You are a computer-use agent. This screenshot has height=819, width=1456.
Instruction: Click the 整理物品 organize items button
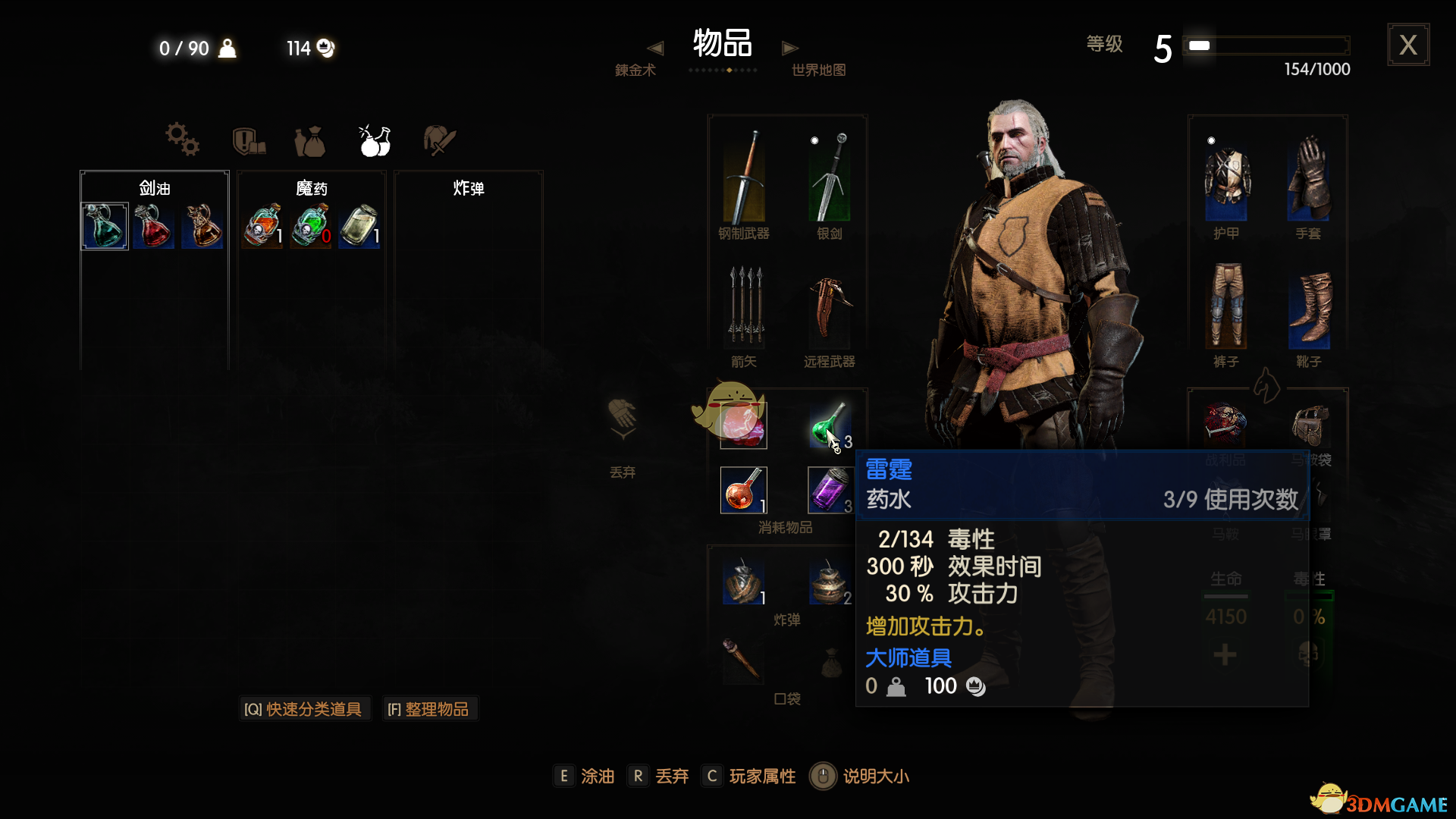point(430,708)
